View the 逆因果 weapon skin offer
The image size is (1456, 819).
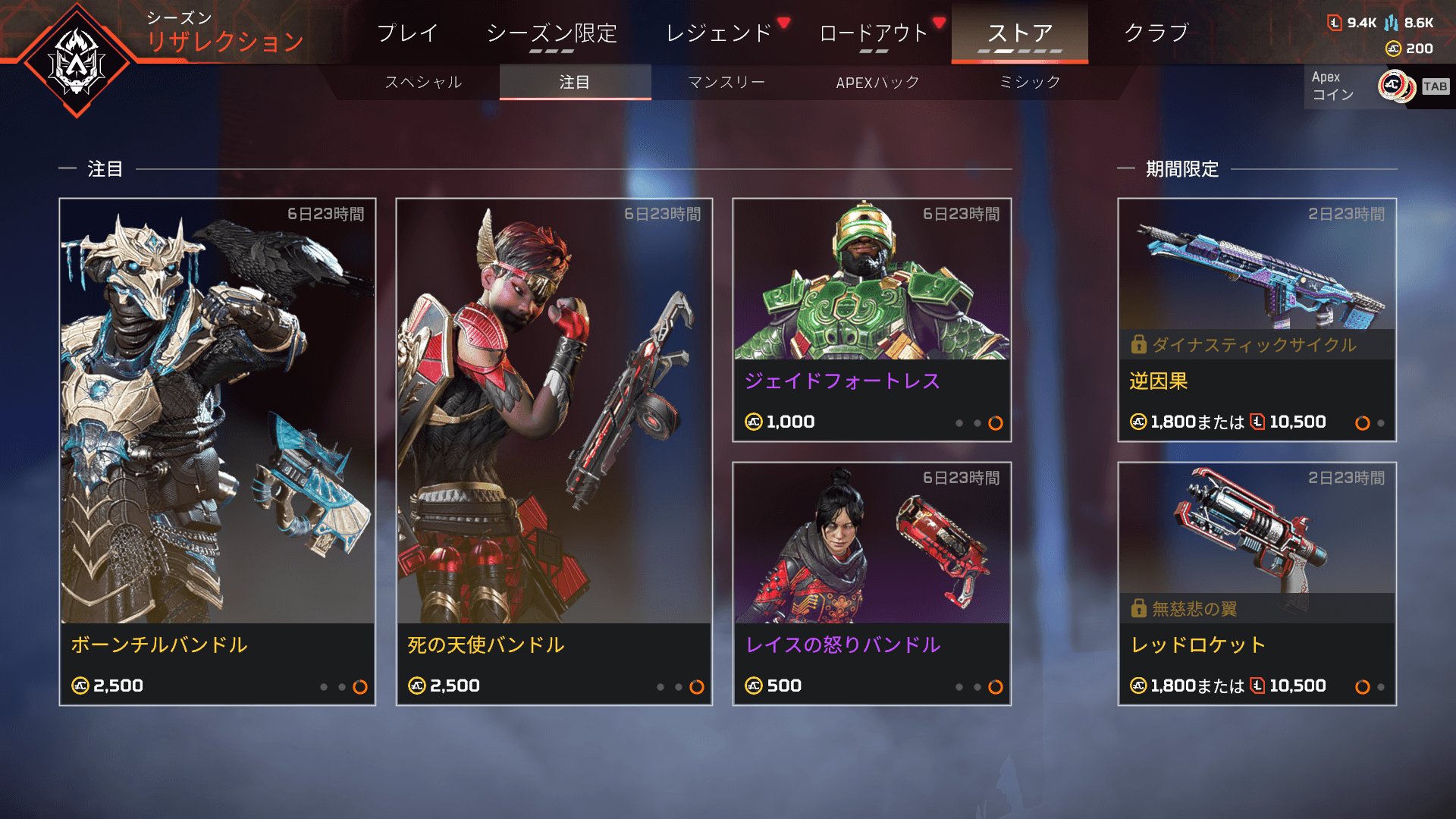click(x=1257, y=319)
